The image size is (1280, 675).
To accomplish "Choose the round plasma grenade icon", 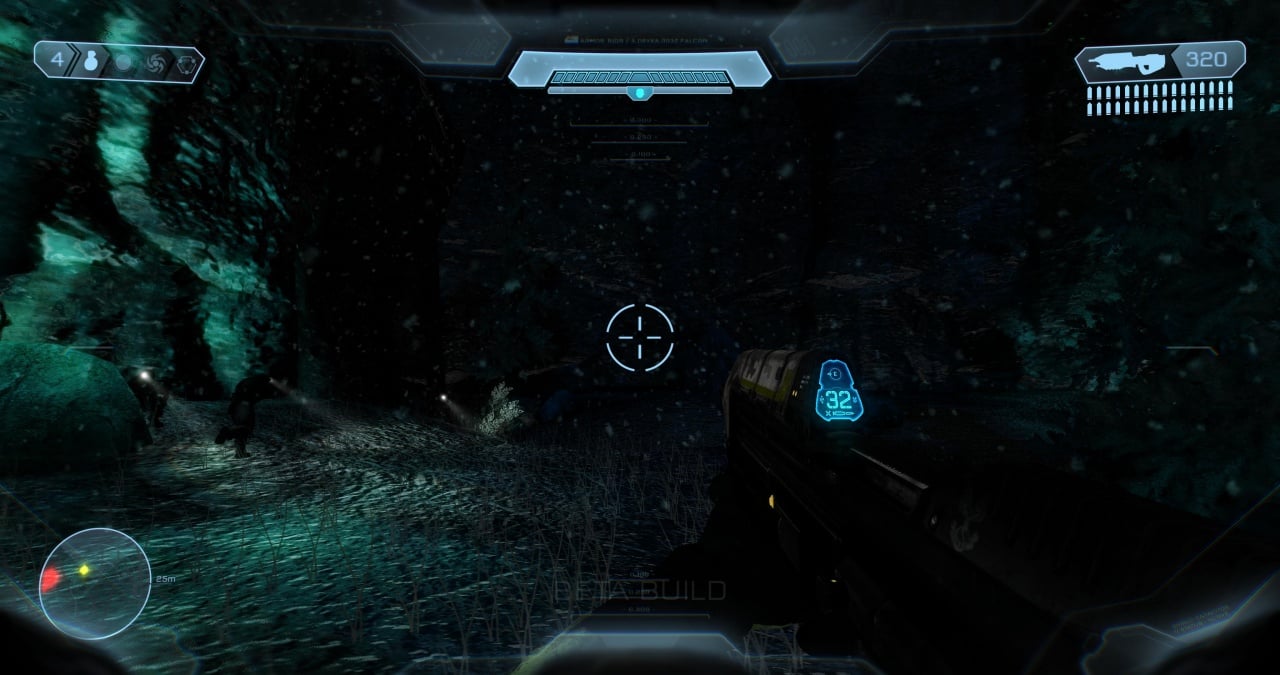I will (x=124, y=63).
